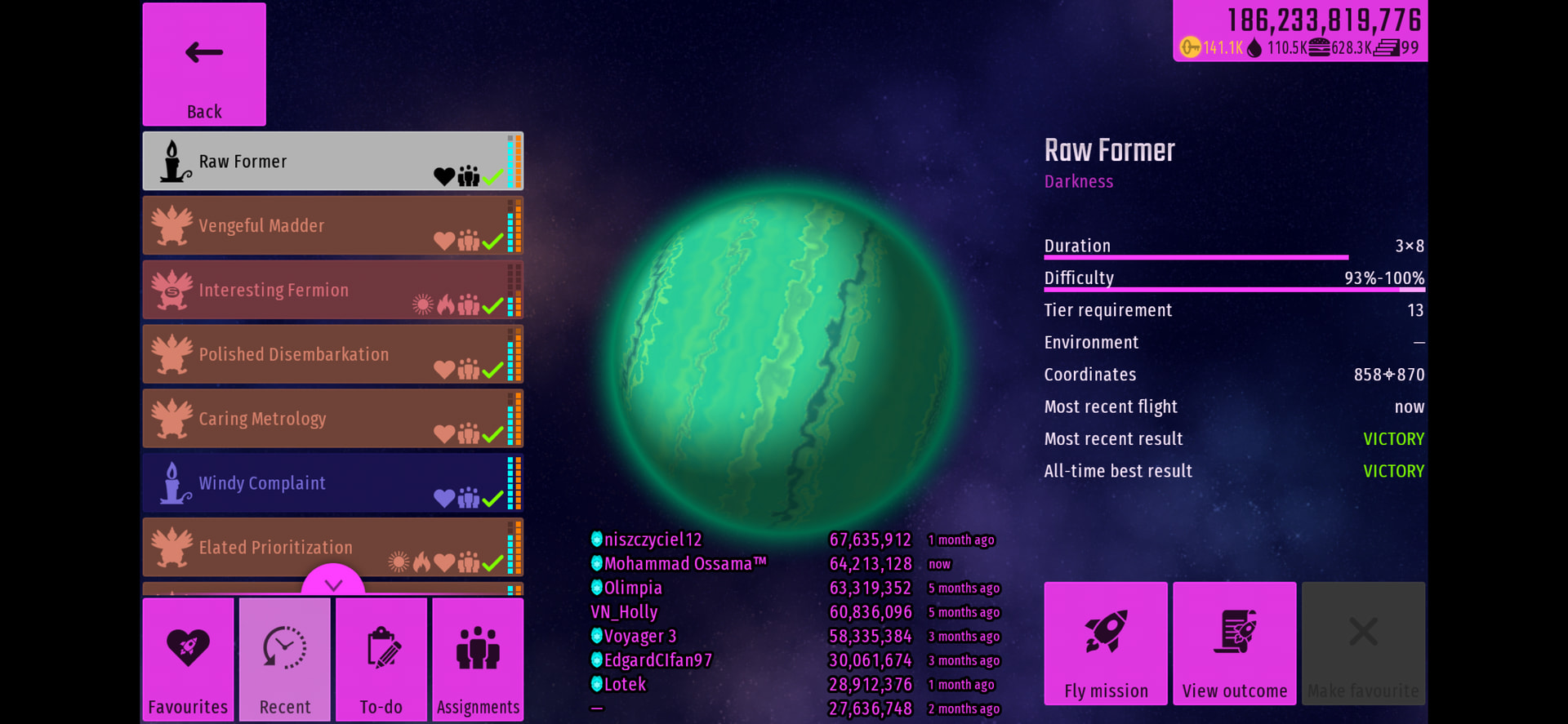This screenshot has height=724, width=1568.
Task: Select Voyager 3 in the leaderboard
Action: point(639,636)
